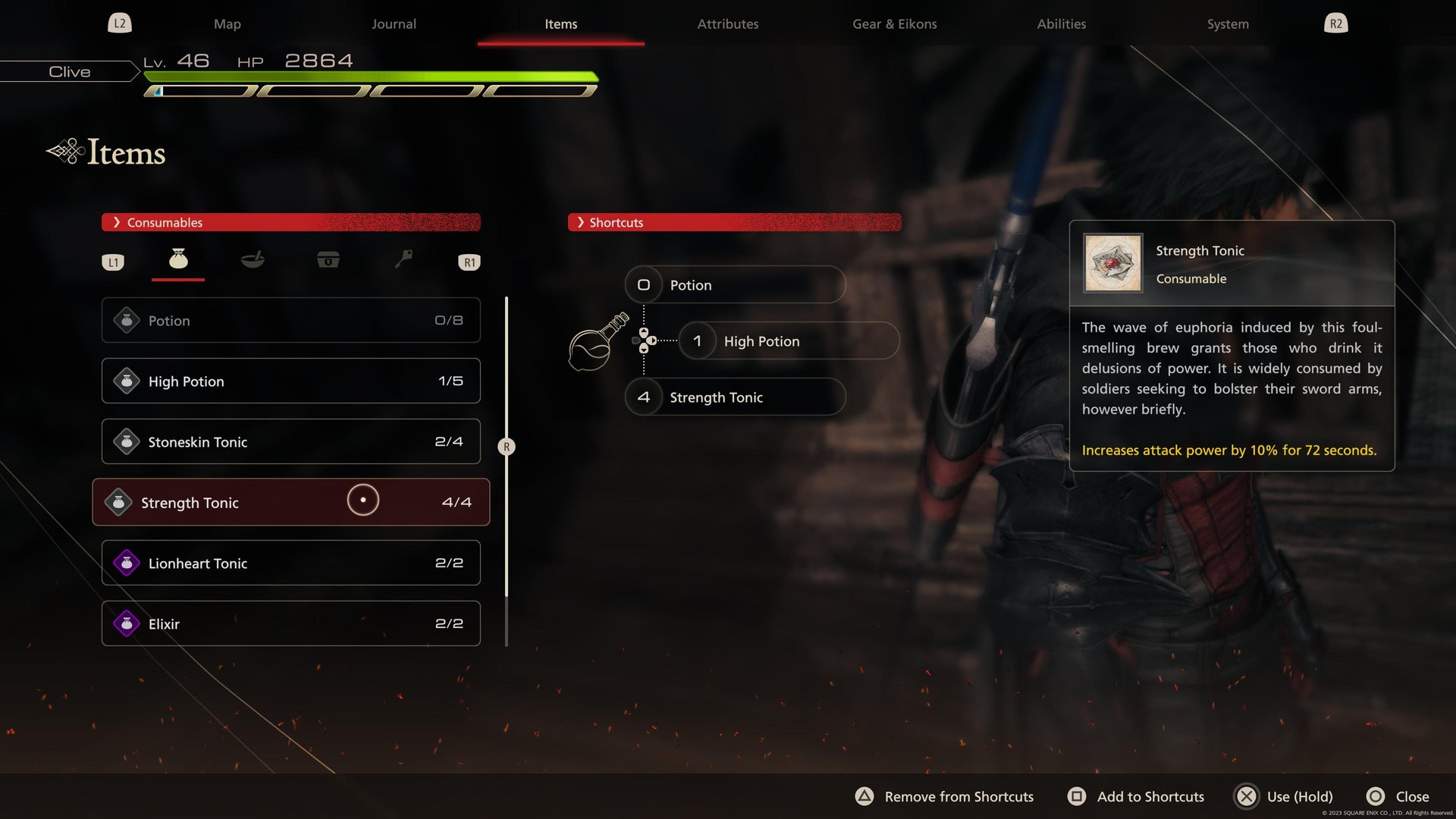This screenshot has width=1456, height=819.
Task: Expand the Consumables section header
Action: pos(292,222)
